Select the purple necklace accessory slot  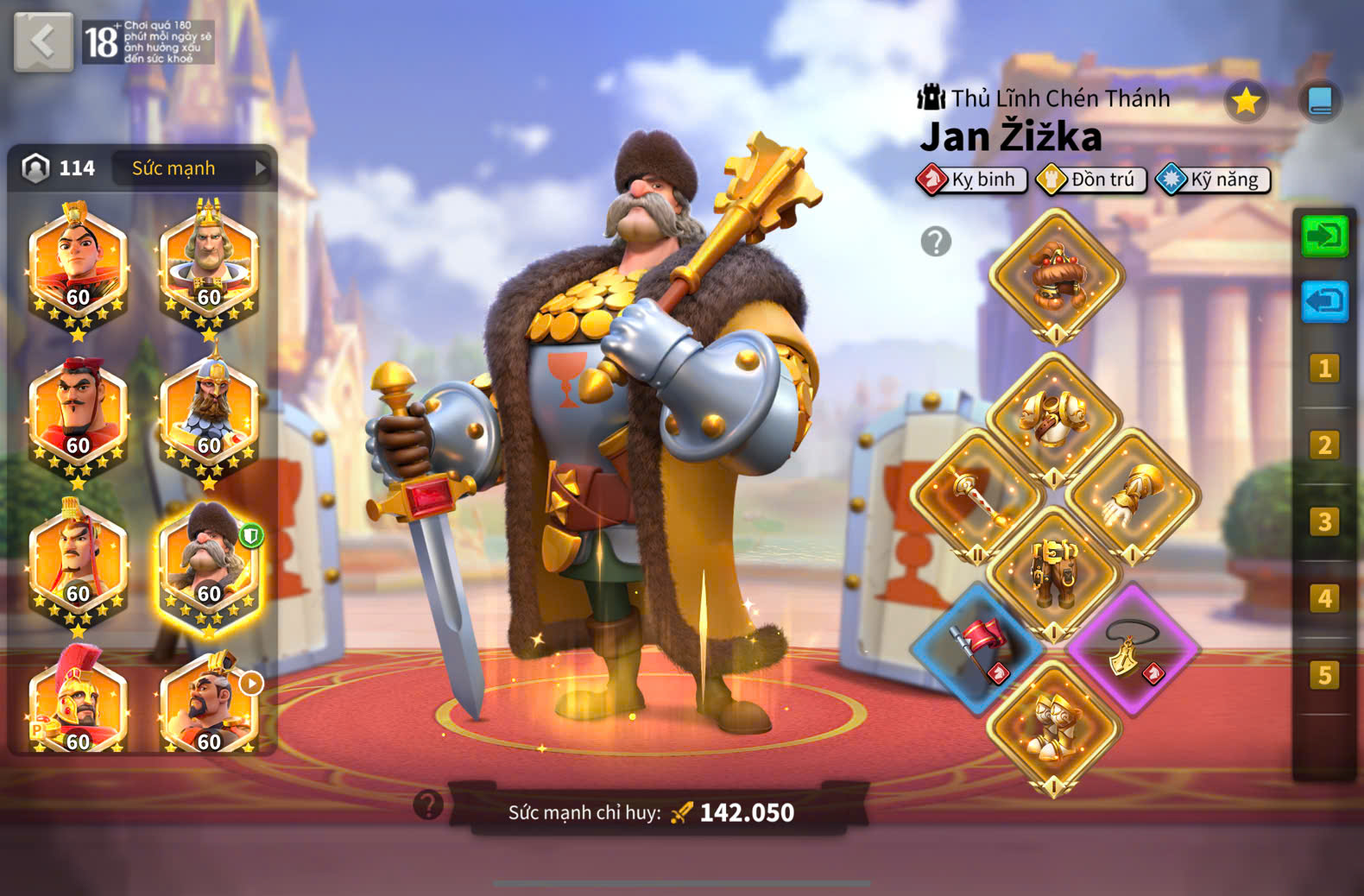coord(1133,647)
